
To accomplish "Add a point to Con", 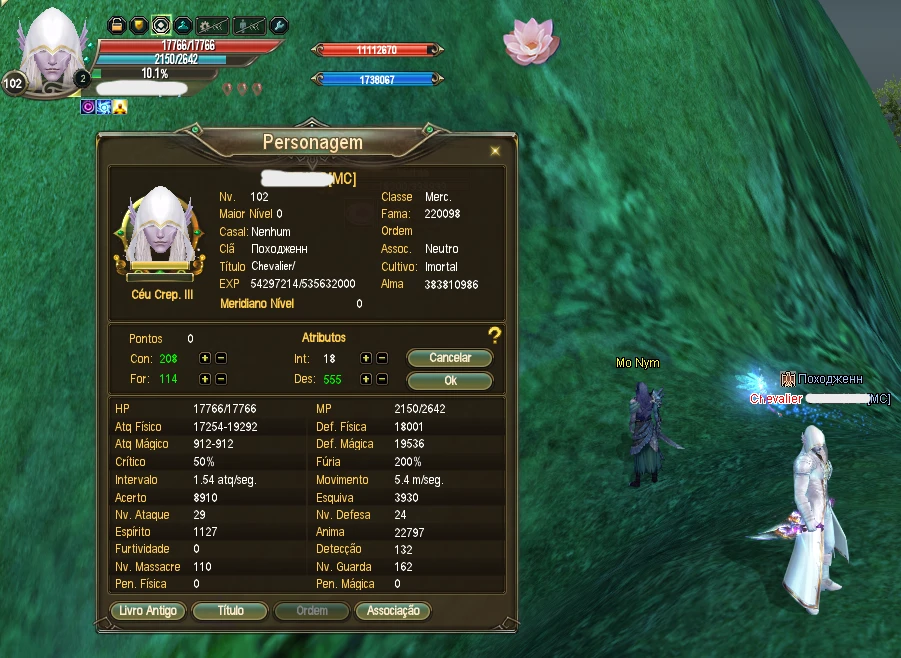I will tap(205, 358).
